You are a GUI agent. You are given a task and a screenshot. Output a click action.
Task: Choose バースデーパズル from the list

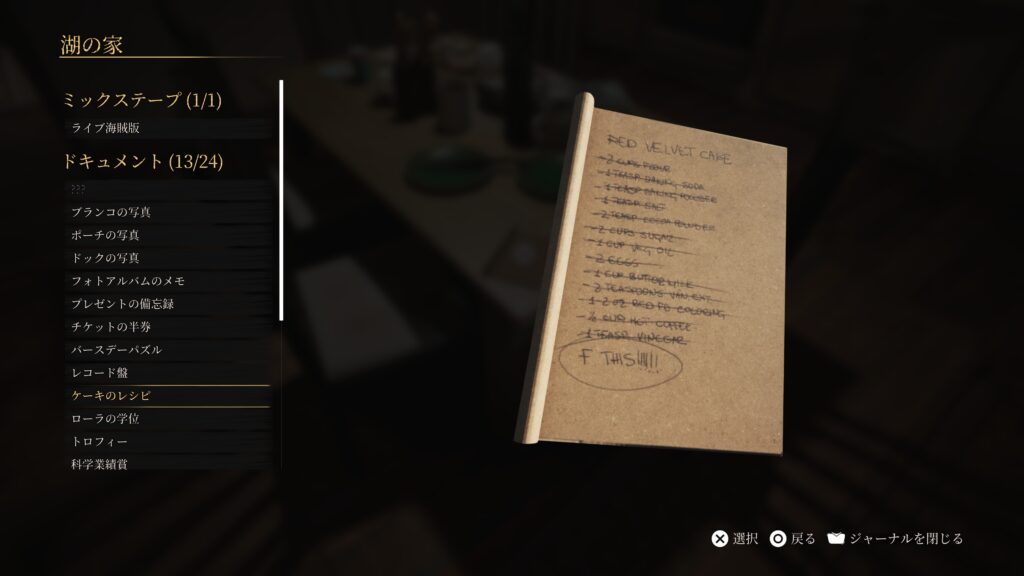coord(116,350)
